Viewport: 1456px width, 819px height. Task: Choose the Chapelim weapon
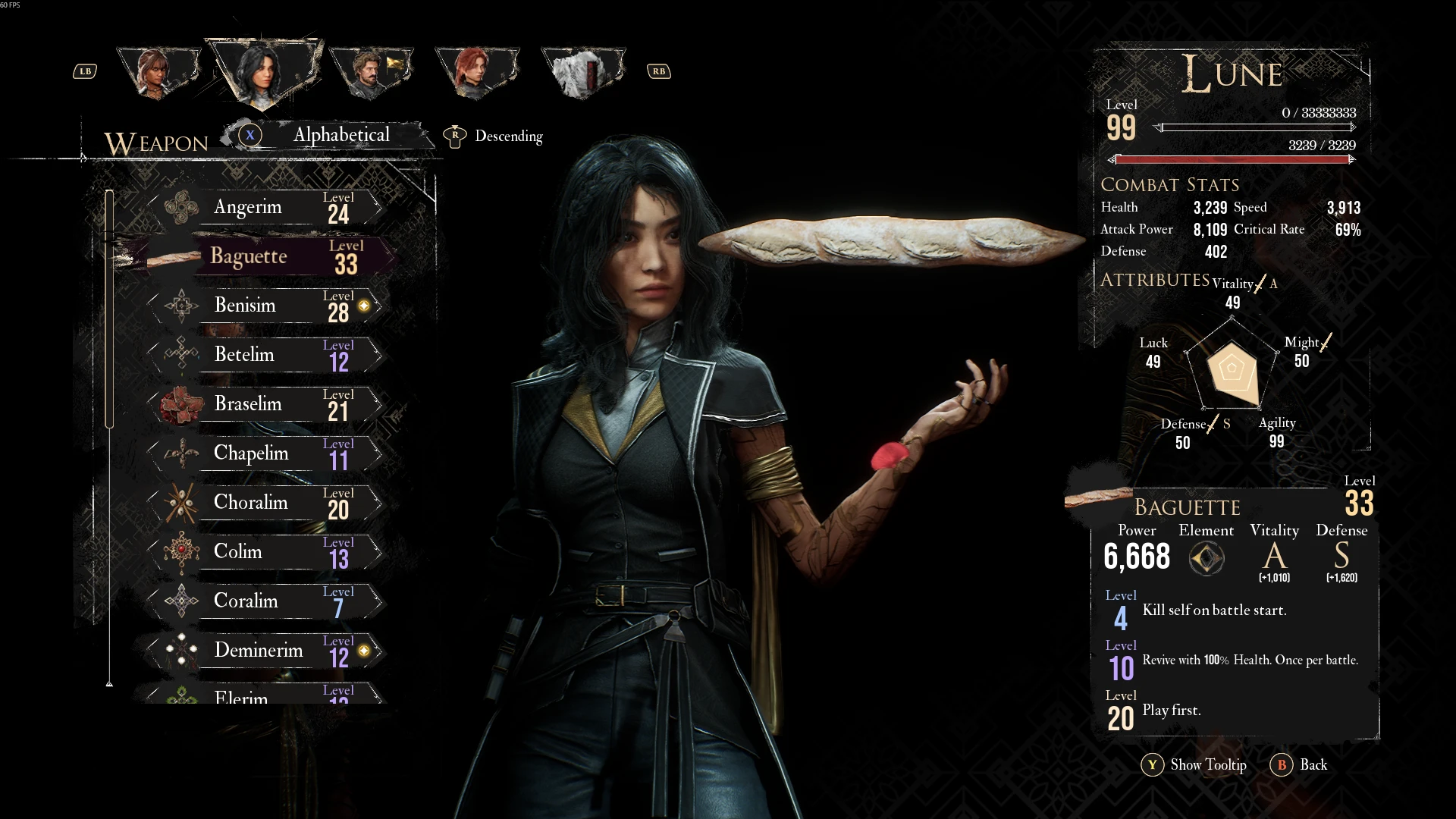coord(265,453)
